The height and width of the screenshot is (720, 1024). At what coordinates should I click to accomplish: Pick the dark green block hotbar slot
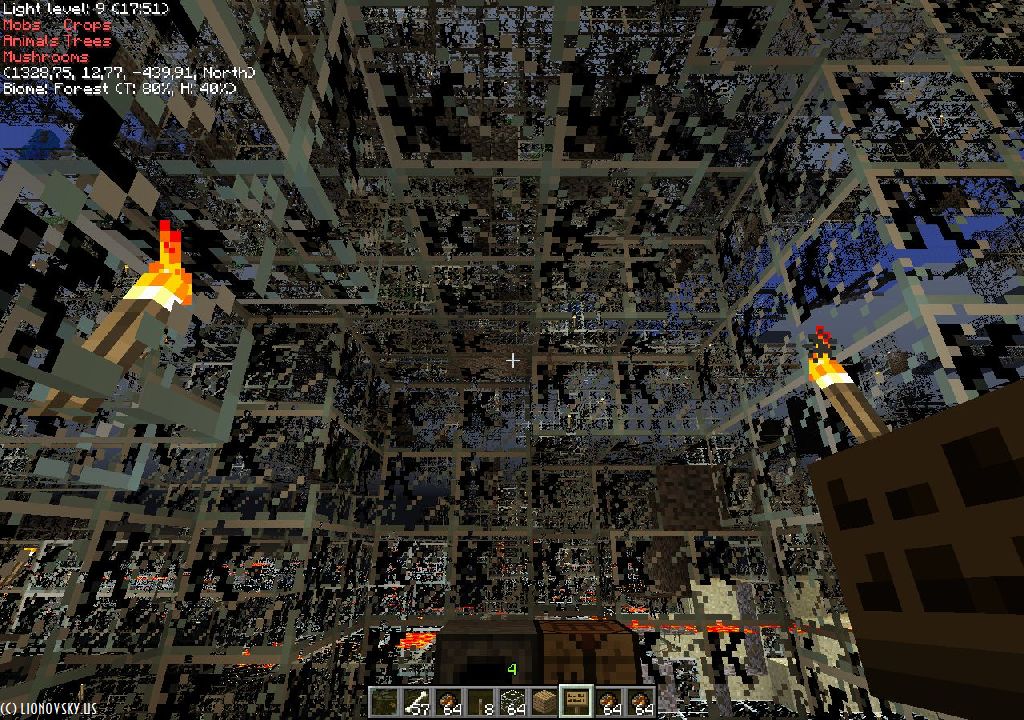(x=383, y=701)
